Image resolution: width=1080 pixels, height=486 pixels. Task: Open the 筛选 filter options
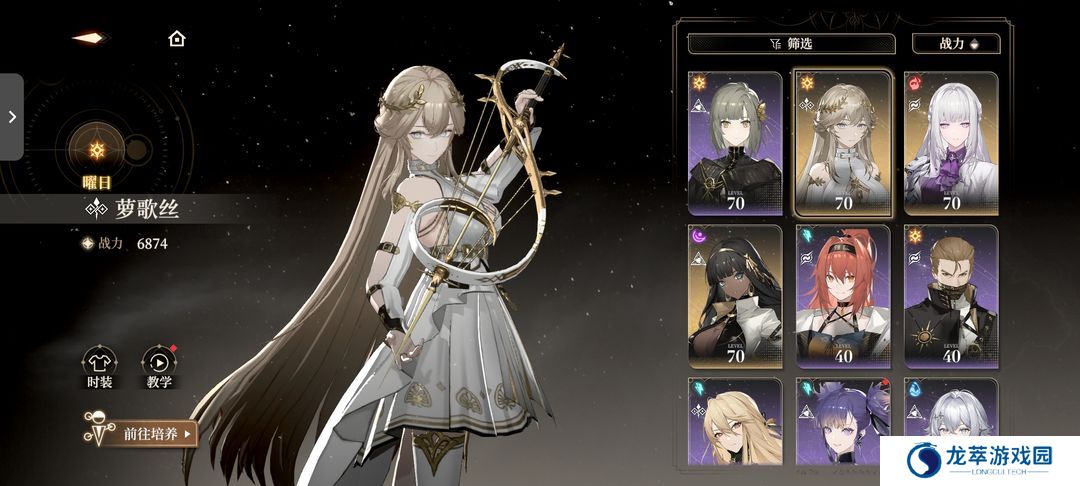point(790,43)
